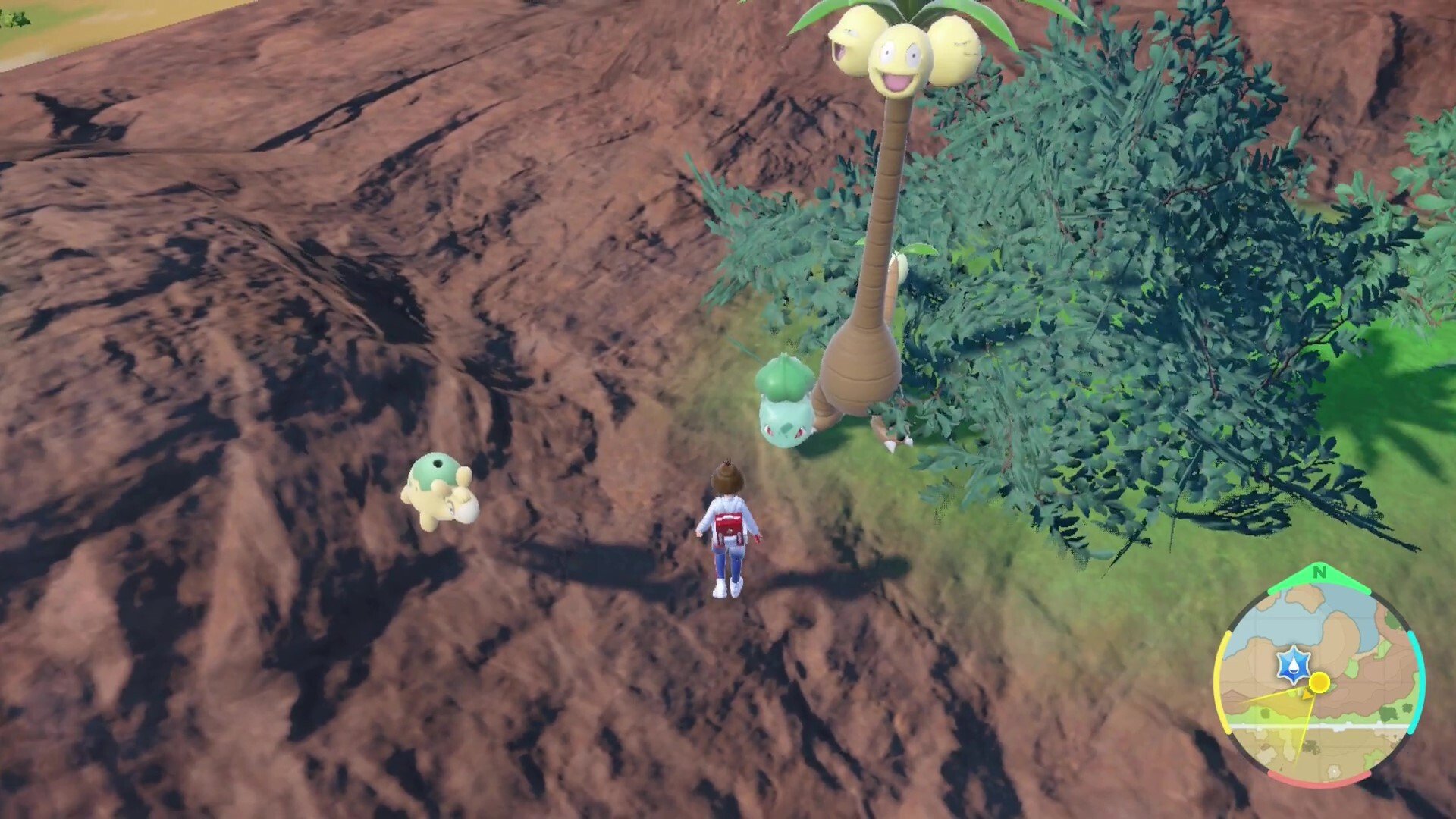Select the water-drop gym badge icon on minimap
Viewport: 1456px width, 819px height.
(x=1292, y=664)
